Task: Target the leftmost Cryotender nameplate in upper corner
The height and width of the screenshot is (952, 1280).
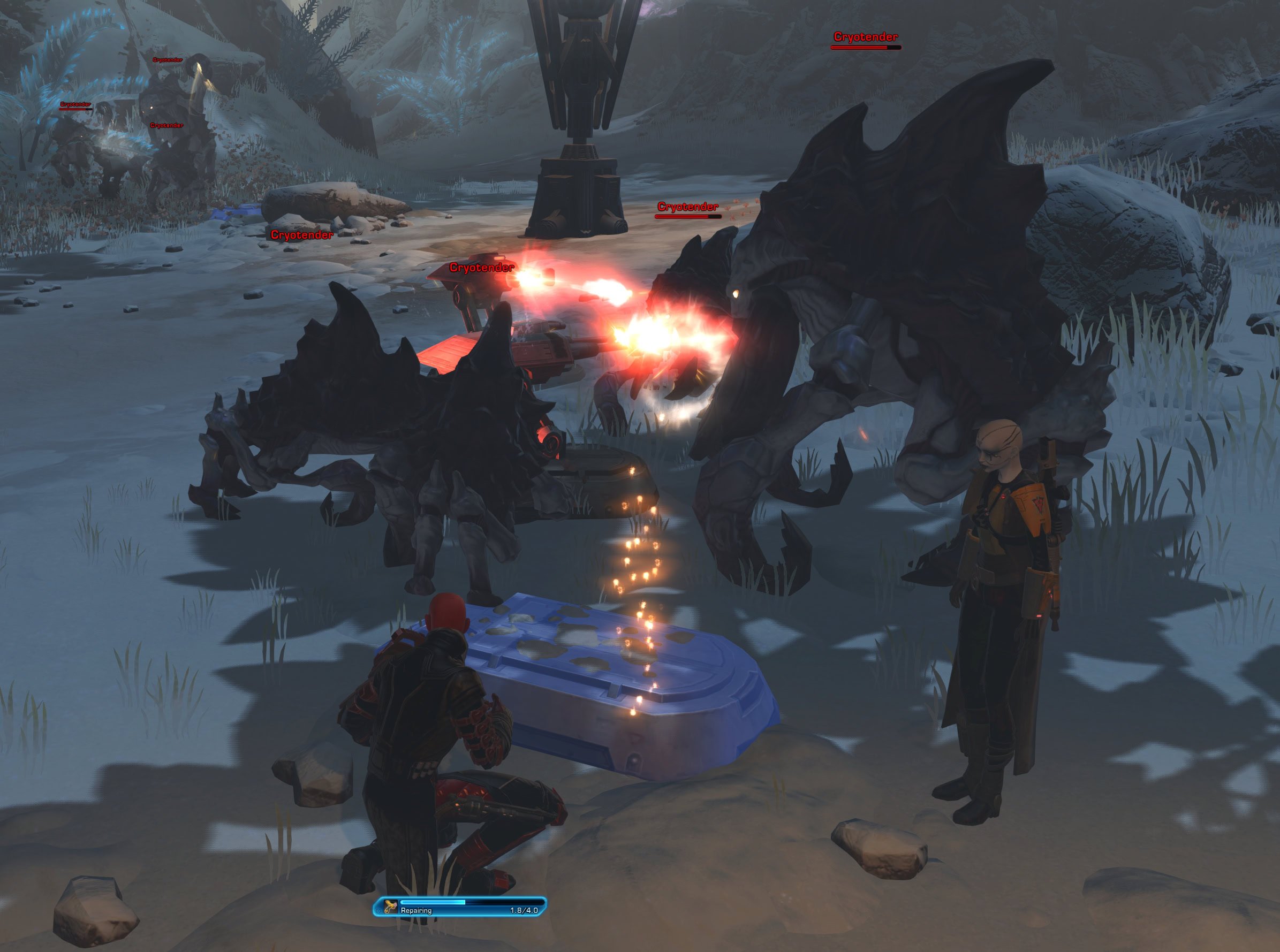Action: (x=75, y=104)
